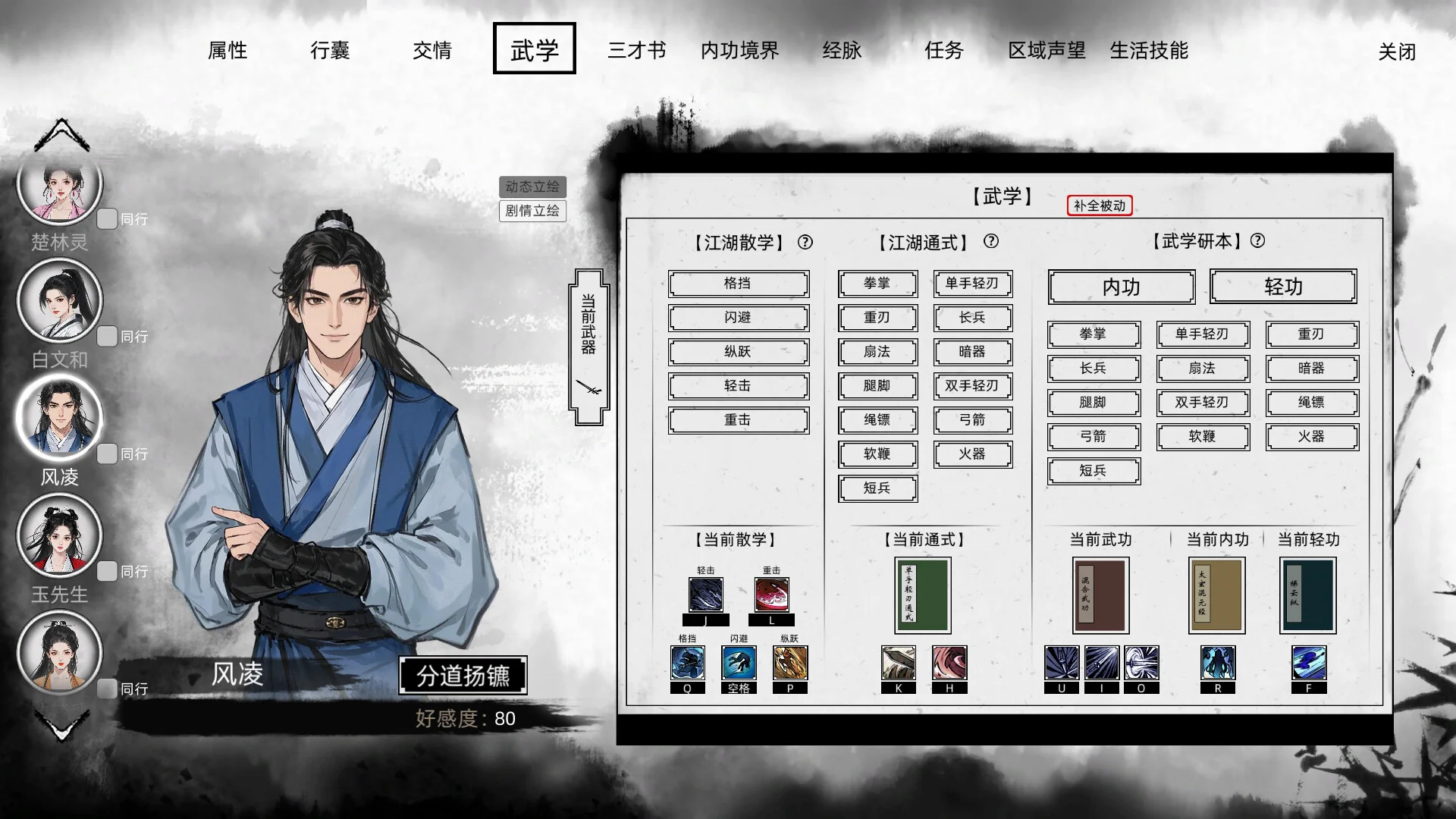Choose the 轻功 manuals button
The width and height of the screenshot is (1456, 819).
pos(1283,287)
